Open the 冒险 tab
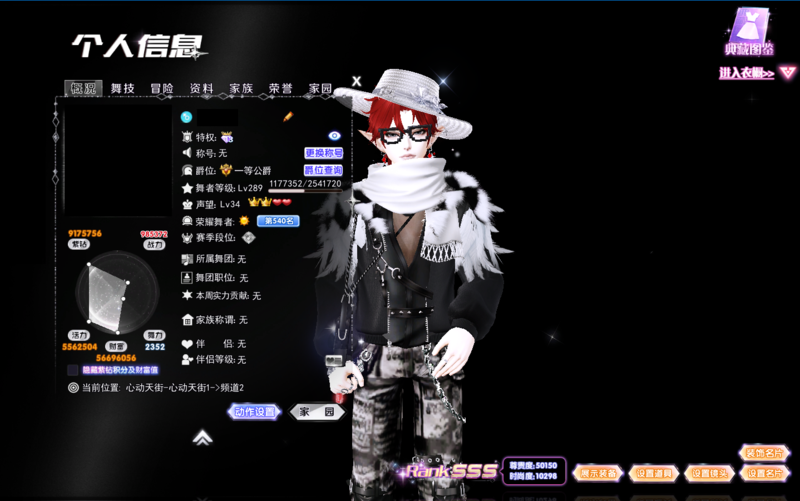 pos(162,89)
